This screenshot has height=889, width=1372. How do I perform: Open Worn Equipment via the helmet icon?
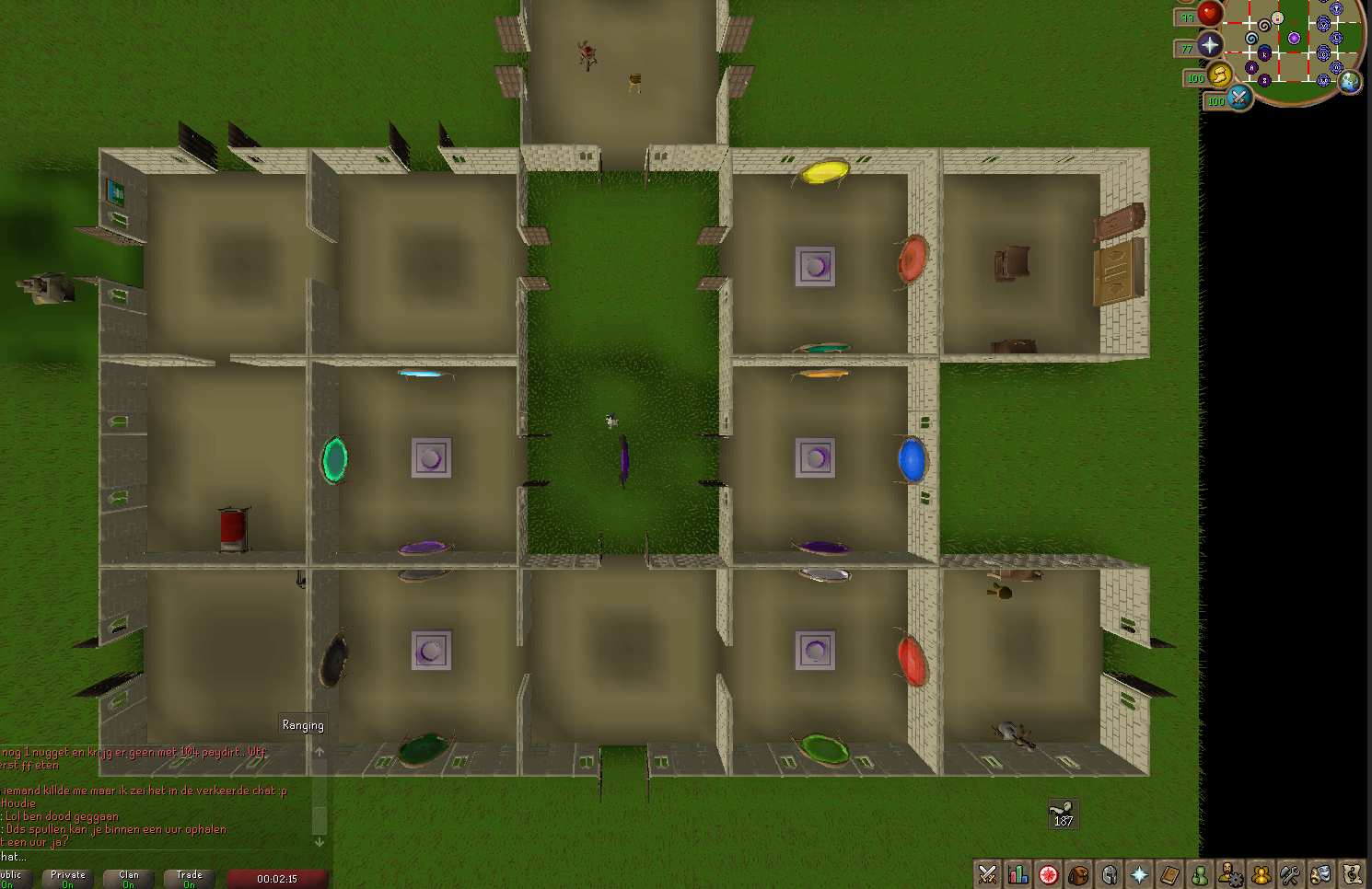click(x=1110, y=874)
